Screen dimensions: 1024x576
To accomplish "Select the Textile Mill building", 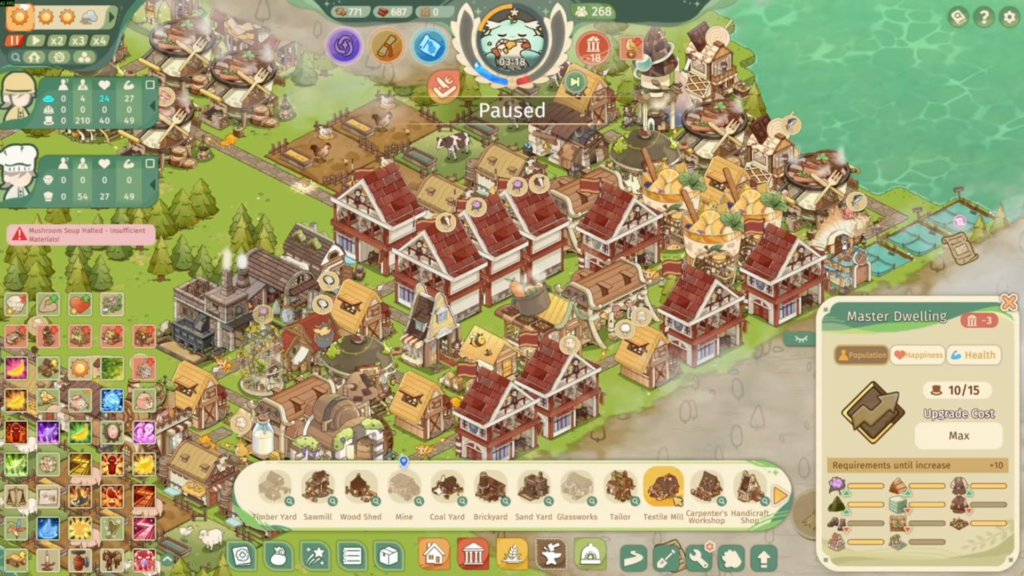I will (663, 489).
